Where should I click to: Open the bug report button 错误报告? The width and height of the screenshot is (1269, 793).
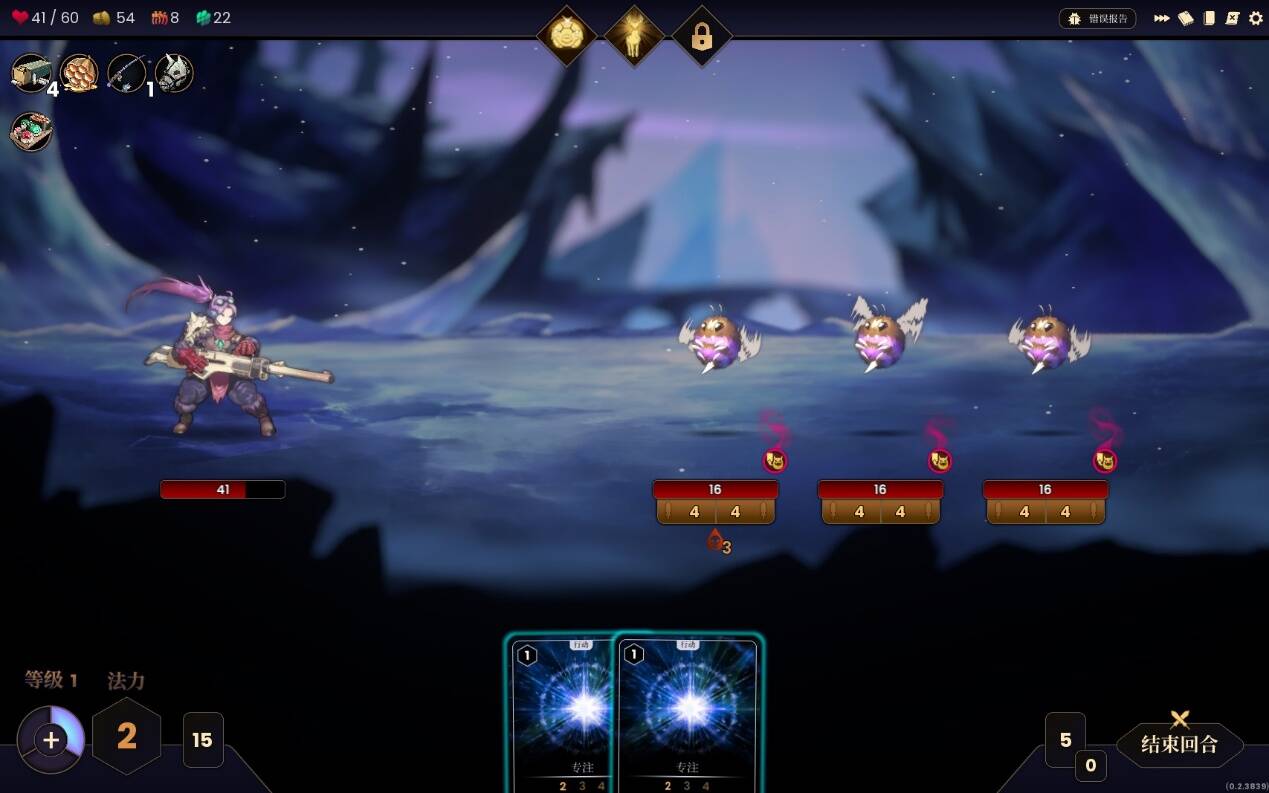[1097, 18]
